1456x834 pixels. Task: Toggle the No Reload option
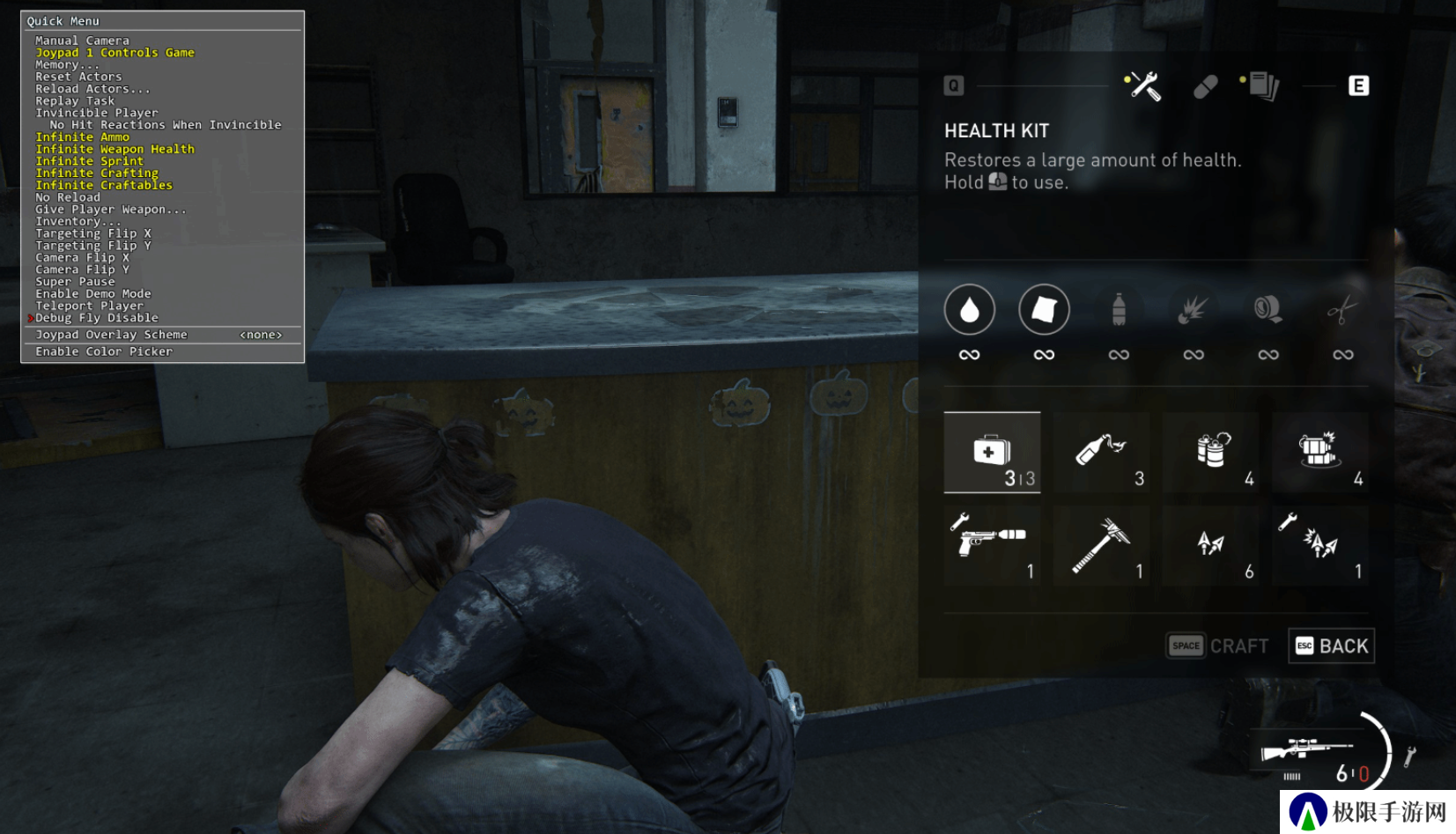68,197
